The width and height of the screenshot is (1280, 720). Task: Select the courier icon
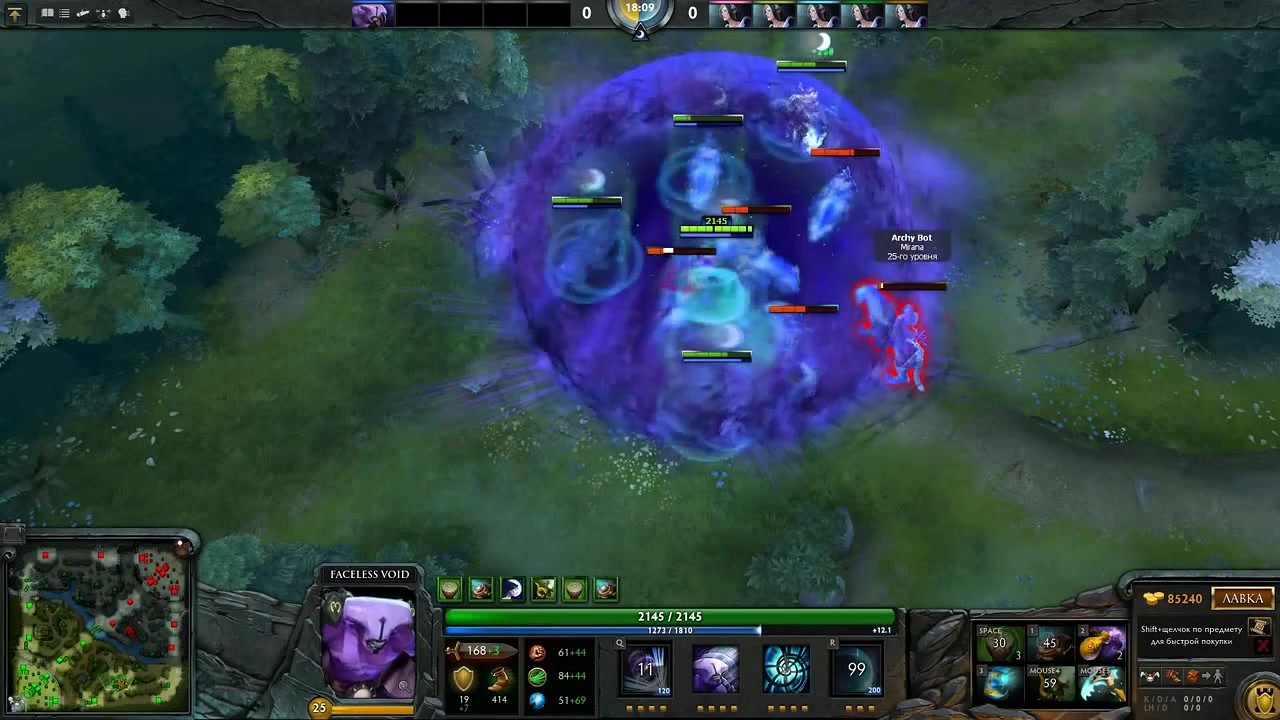1152,677
